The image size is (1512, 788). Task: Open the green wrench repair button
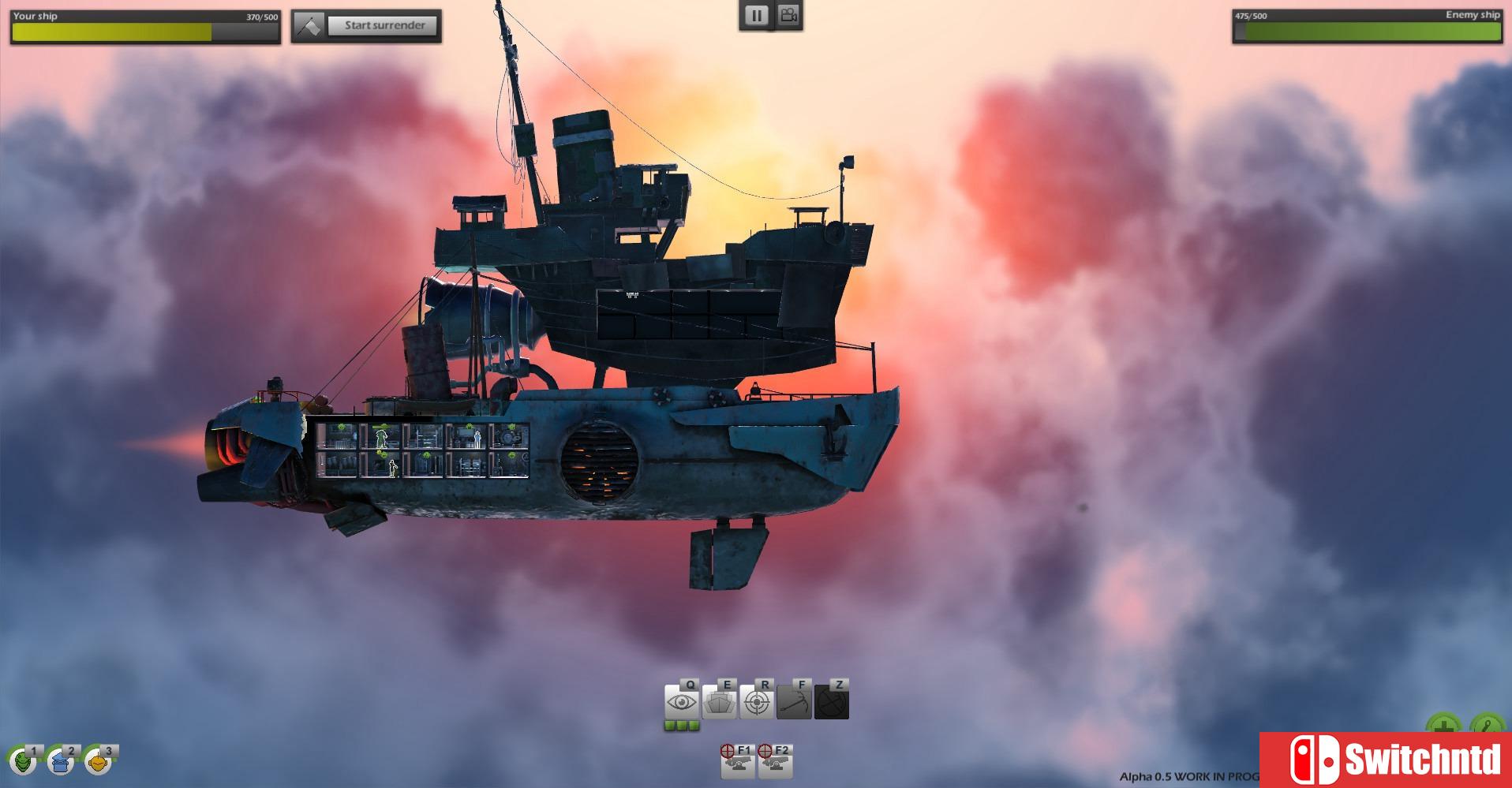[1485, 726]
